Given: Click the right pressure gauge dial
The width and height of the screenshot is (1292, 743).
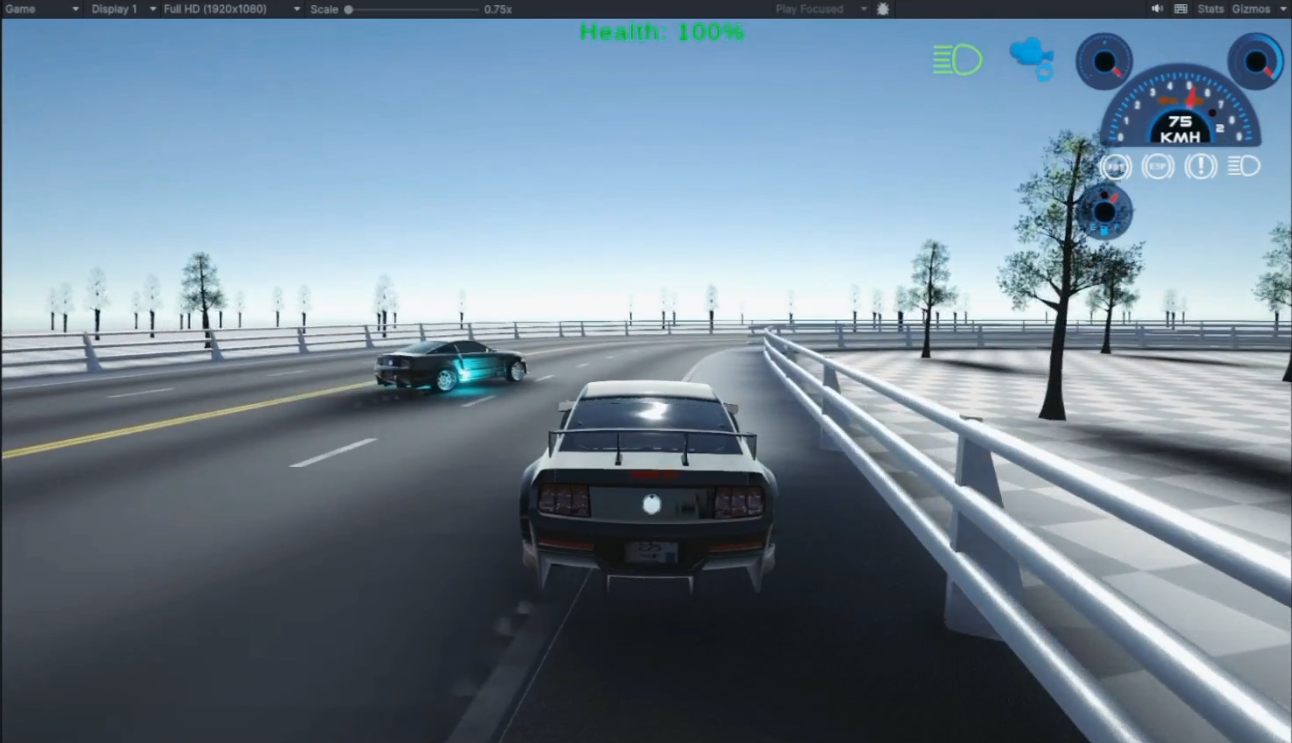Looking at the screenshot, I should pos(1253,62).
